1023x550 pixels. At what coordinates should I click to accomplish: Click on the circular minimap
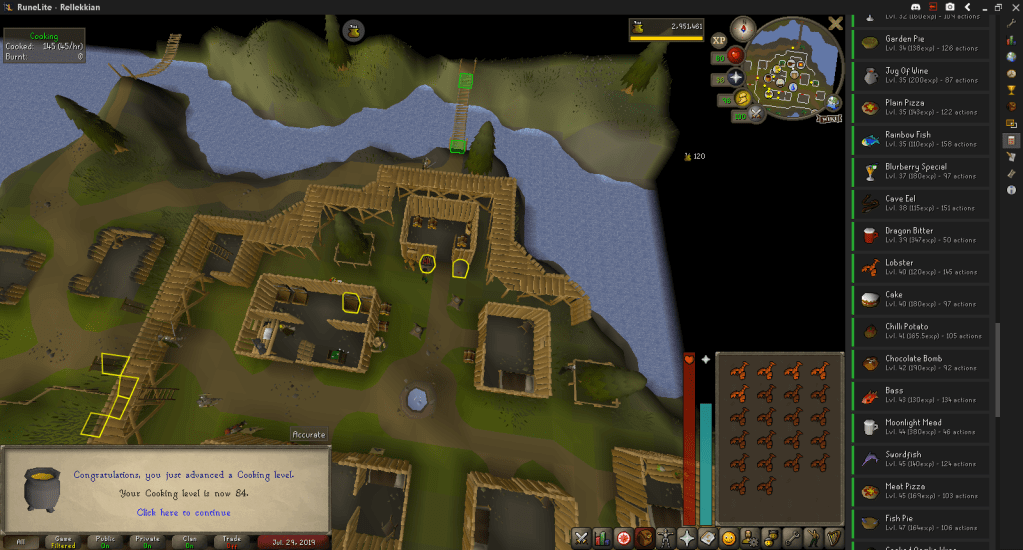coord(794,77)
